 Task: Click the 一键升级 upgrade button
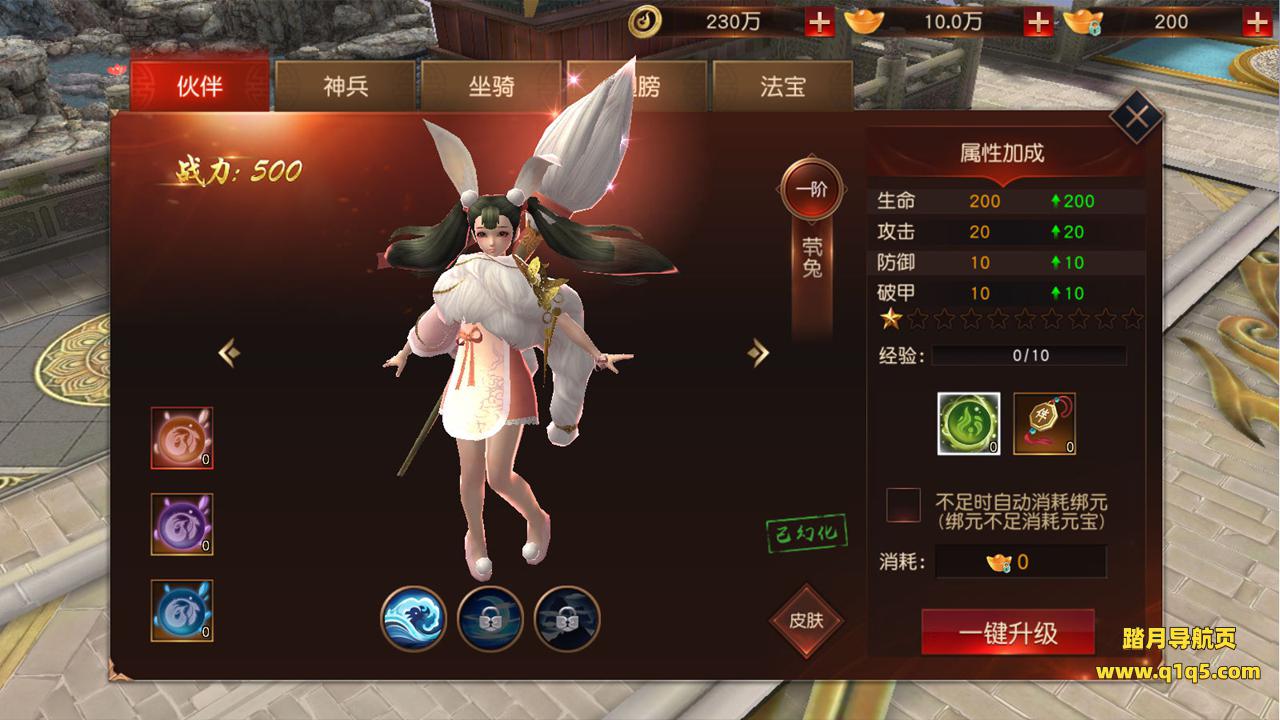pos(1008,633)
